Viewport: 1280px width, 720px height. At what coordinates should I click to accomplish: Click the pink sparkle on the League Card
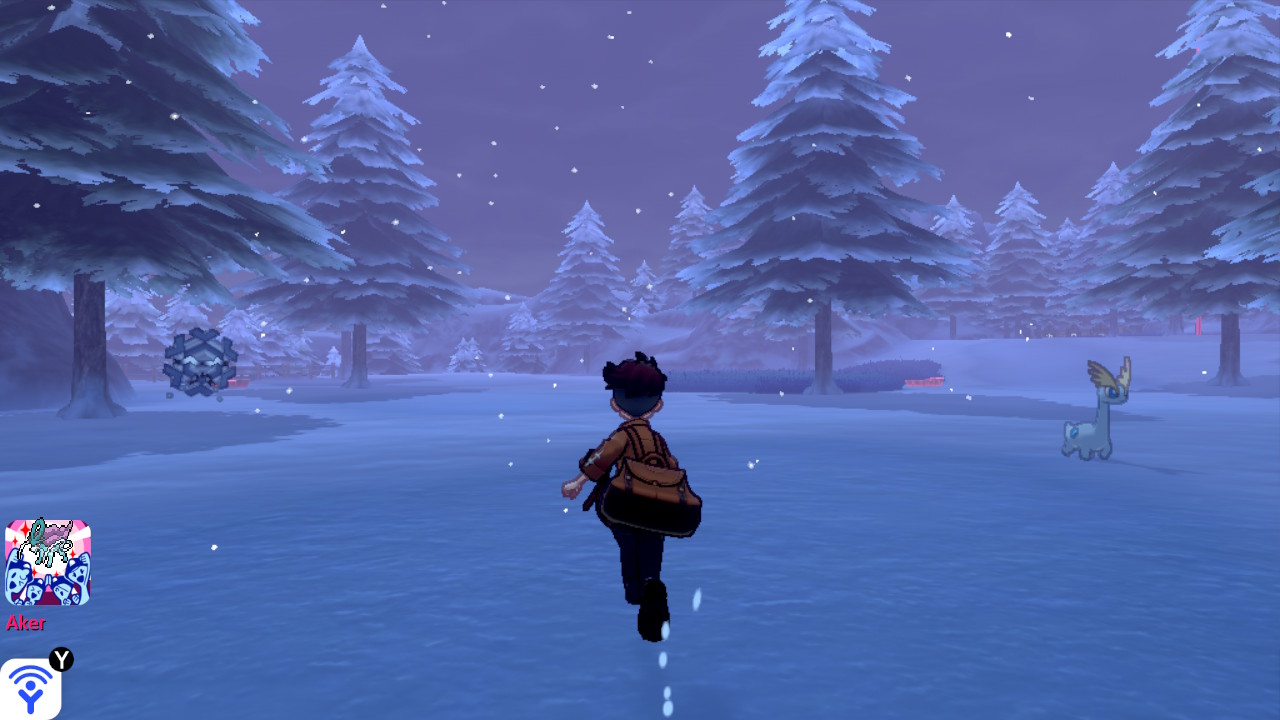click(x=24, y=530)
